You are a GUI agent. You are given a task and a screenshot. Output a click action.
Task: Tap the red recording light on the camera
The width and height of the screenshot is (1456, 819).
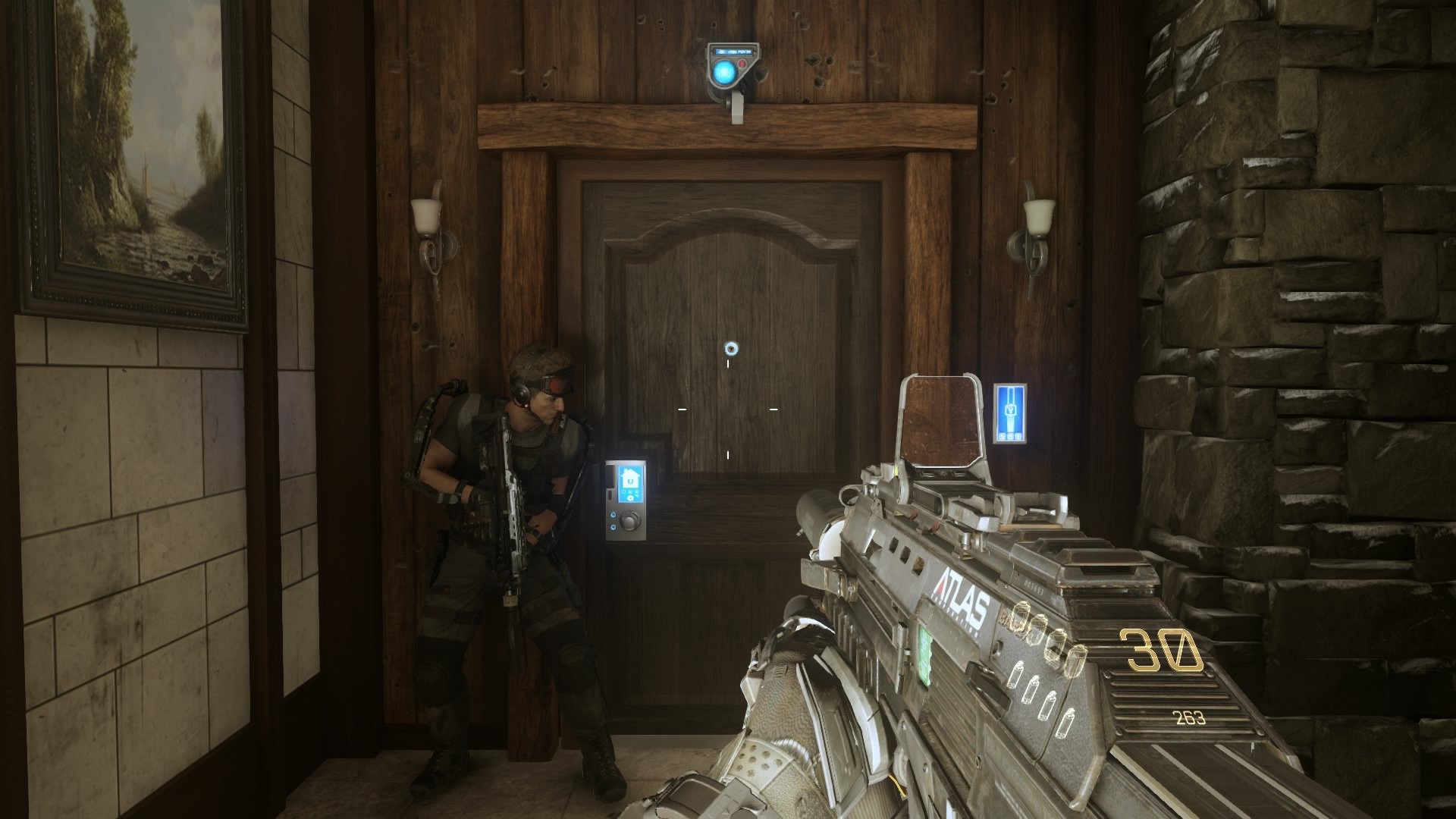(x=742, y=63)
